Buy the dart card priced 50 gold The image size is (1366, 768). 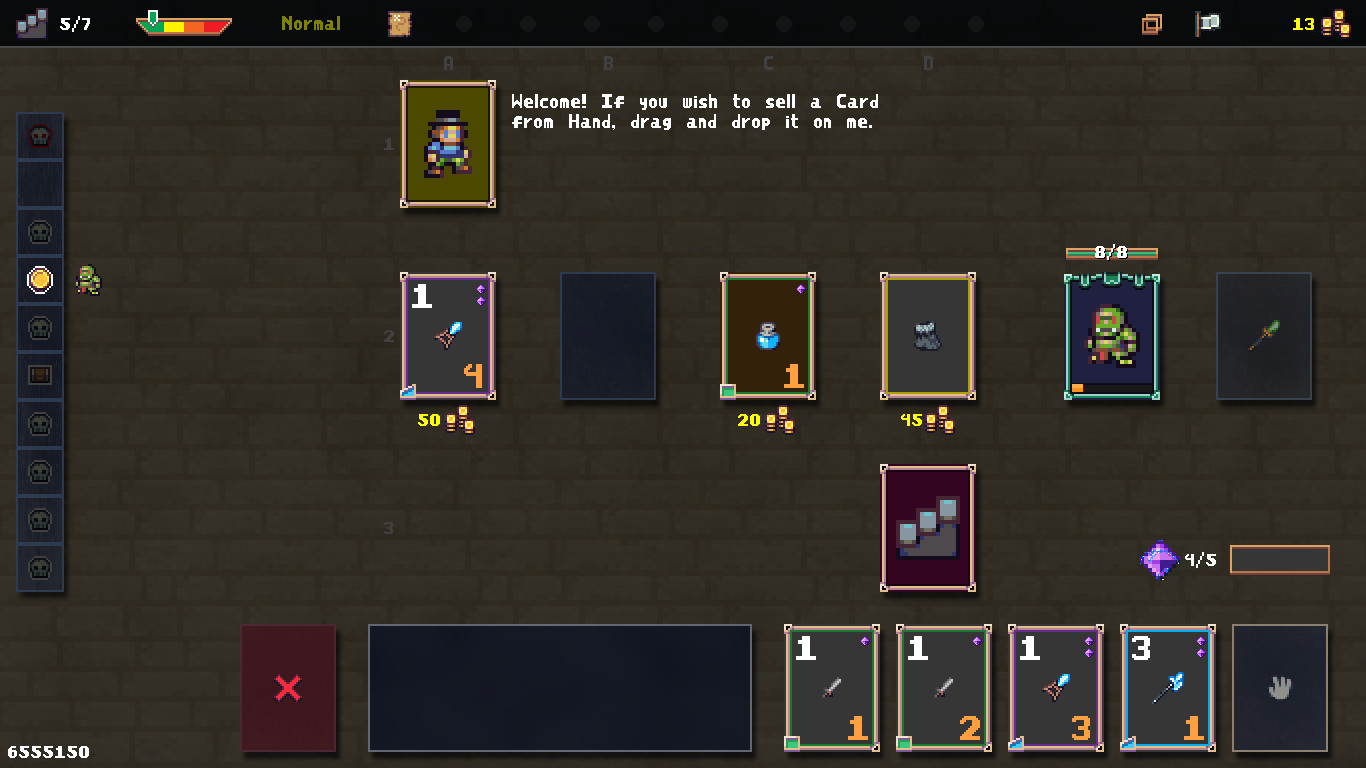coord(447,337)
